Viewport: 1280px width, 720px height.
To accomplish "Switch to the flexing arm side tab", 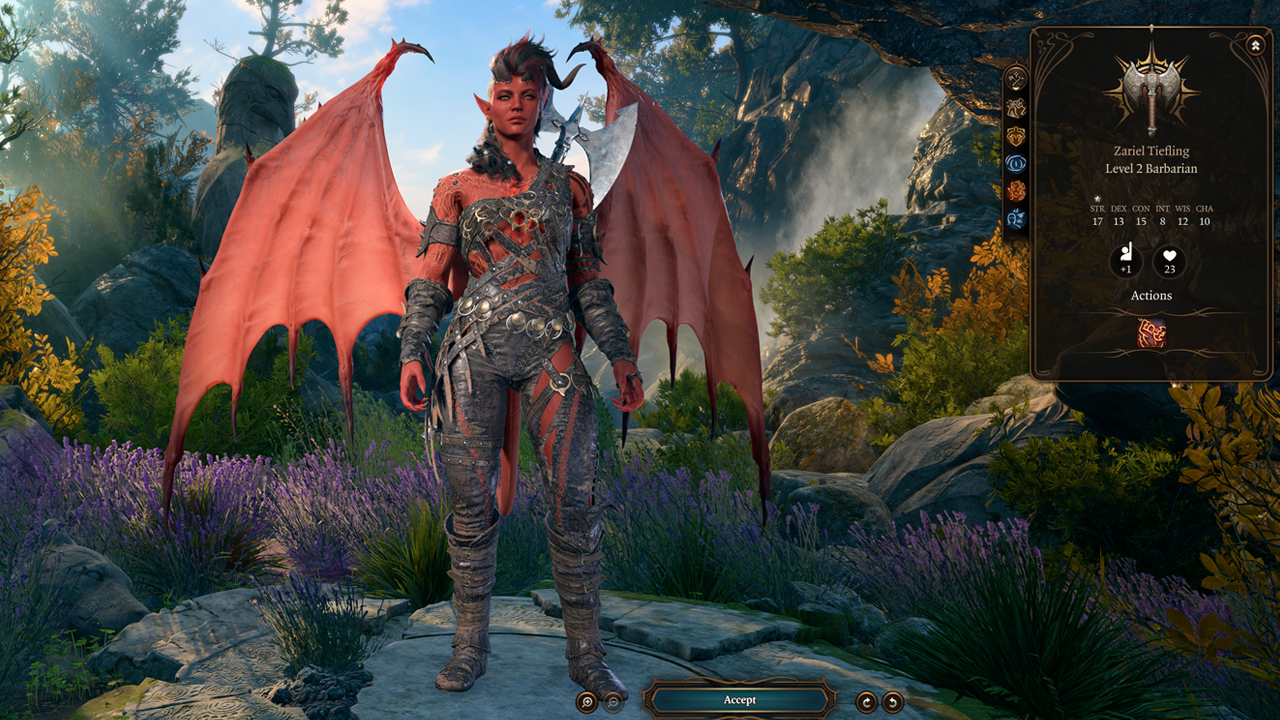I will pyautogui.click(x=1016, y=108).
